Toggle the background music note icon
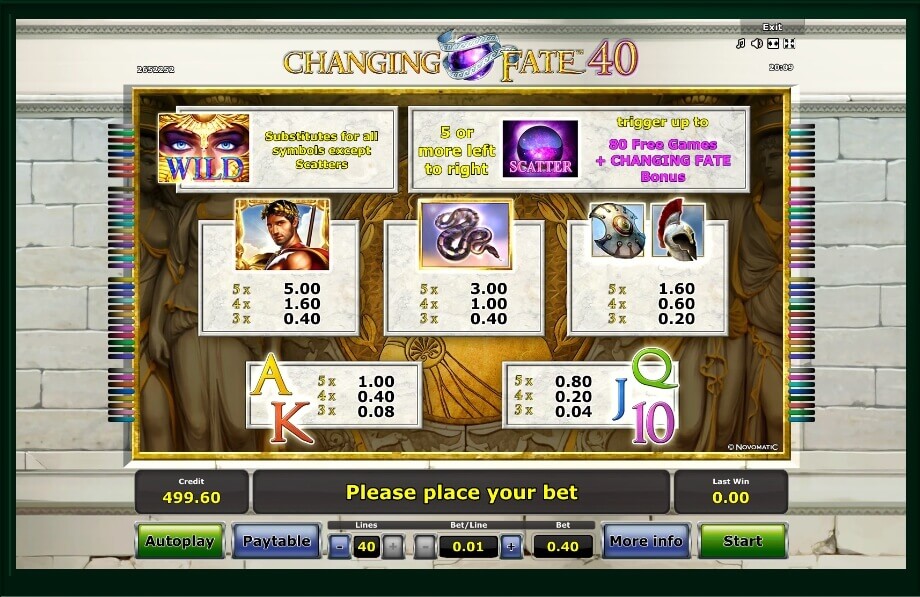The image size is (920, 597). point(741,44)
